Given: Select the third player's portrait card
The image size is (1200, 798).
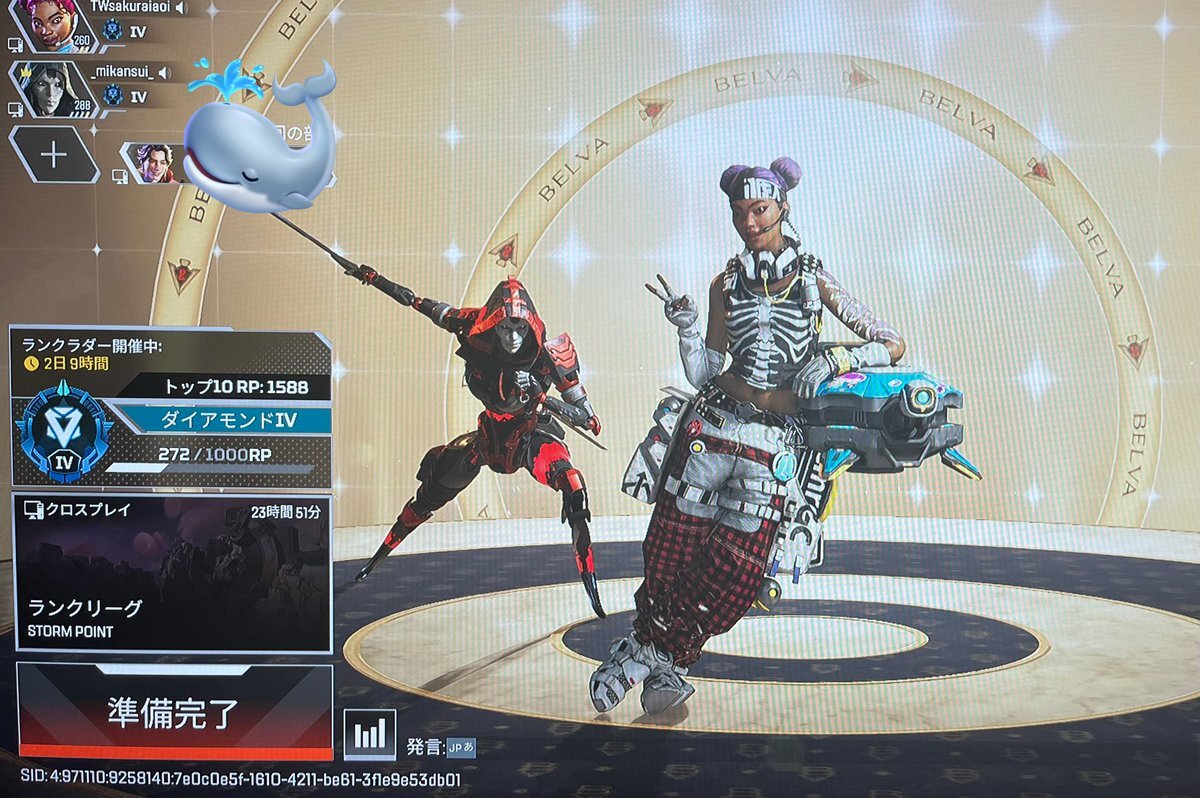Looking at the screenshot, I should click(x=152, y=163).
